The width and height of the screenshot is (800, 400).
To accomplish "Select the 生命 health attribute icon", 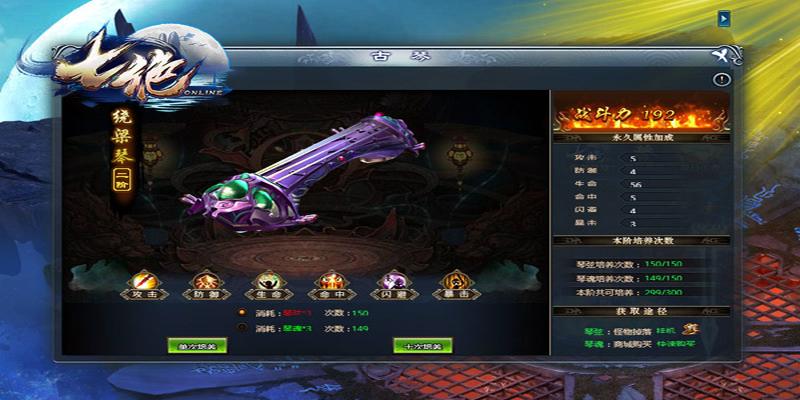I will [266, 283].
